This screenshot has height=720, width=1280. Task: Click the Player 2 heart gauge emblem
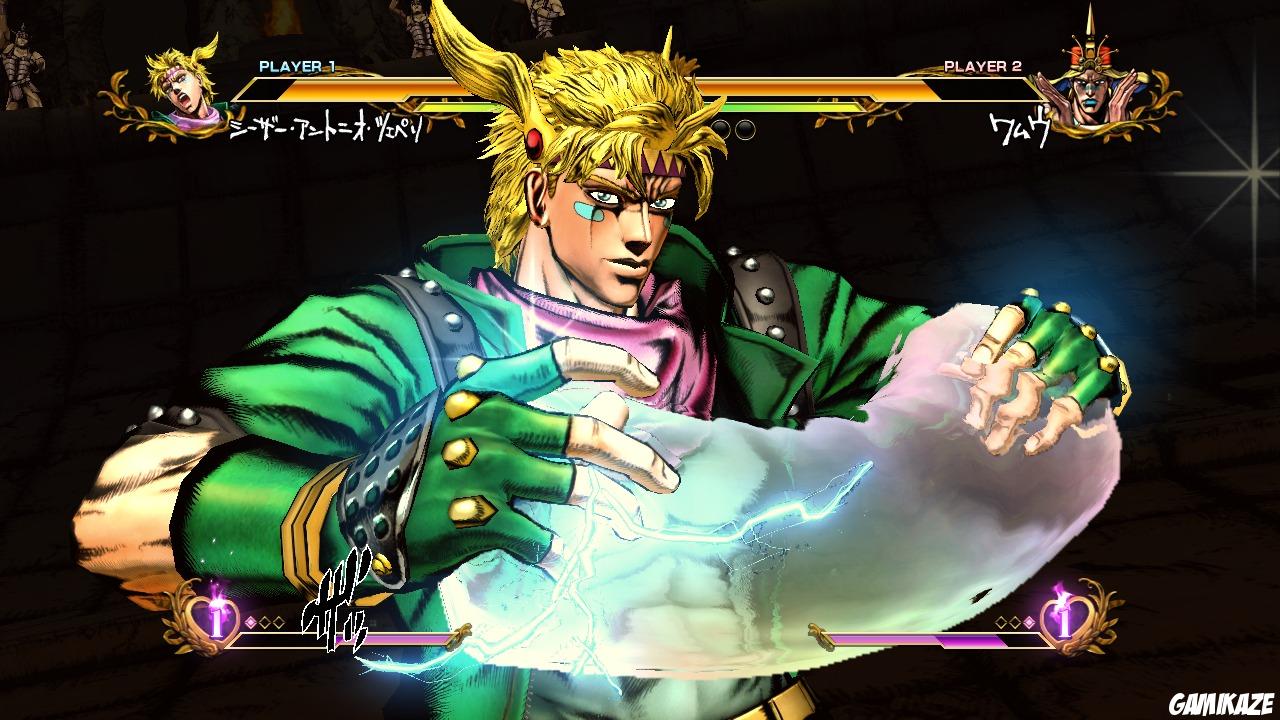coord(1065,622)
